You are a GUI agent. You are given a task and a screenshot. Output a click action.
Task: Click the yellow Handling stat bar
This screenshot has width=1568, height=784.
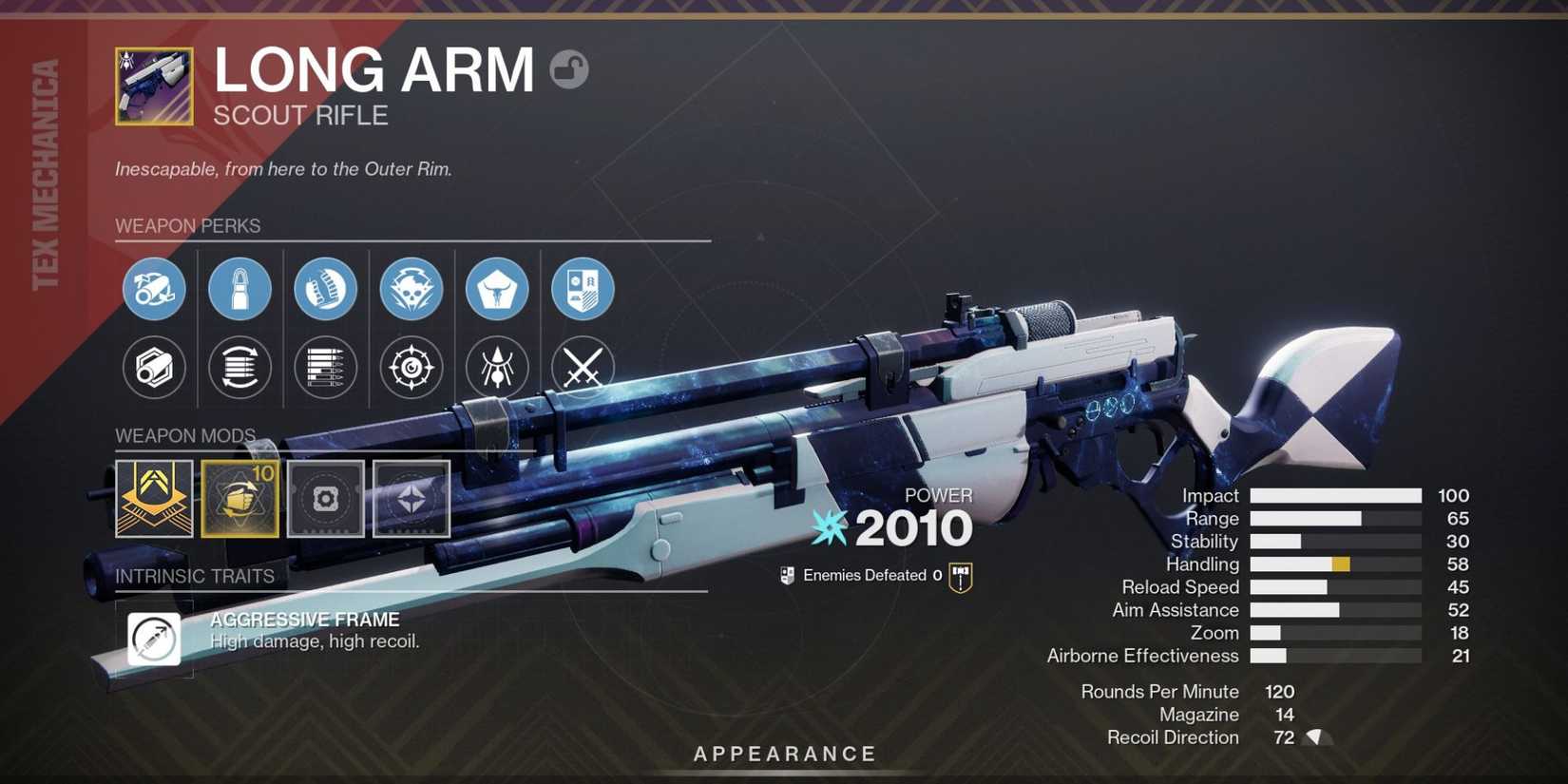pyautogui.click(x=1340, y=564)
